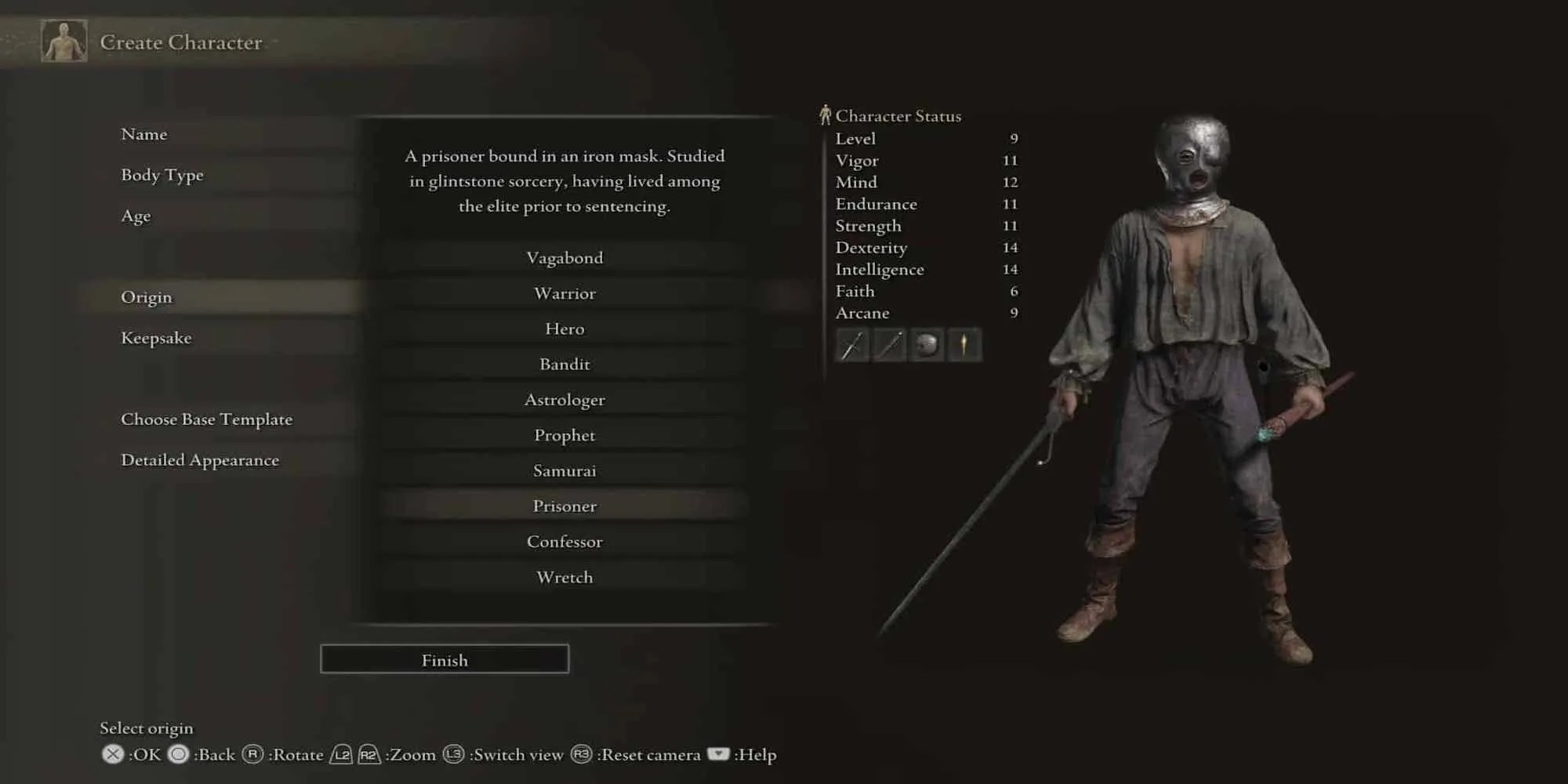Open the Body Type option
1568x784 pixels.
click(162, 175)
